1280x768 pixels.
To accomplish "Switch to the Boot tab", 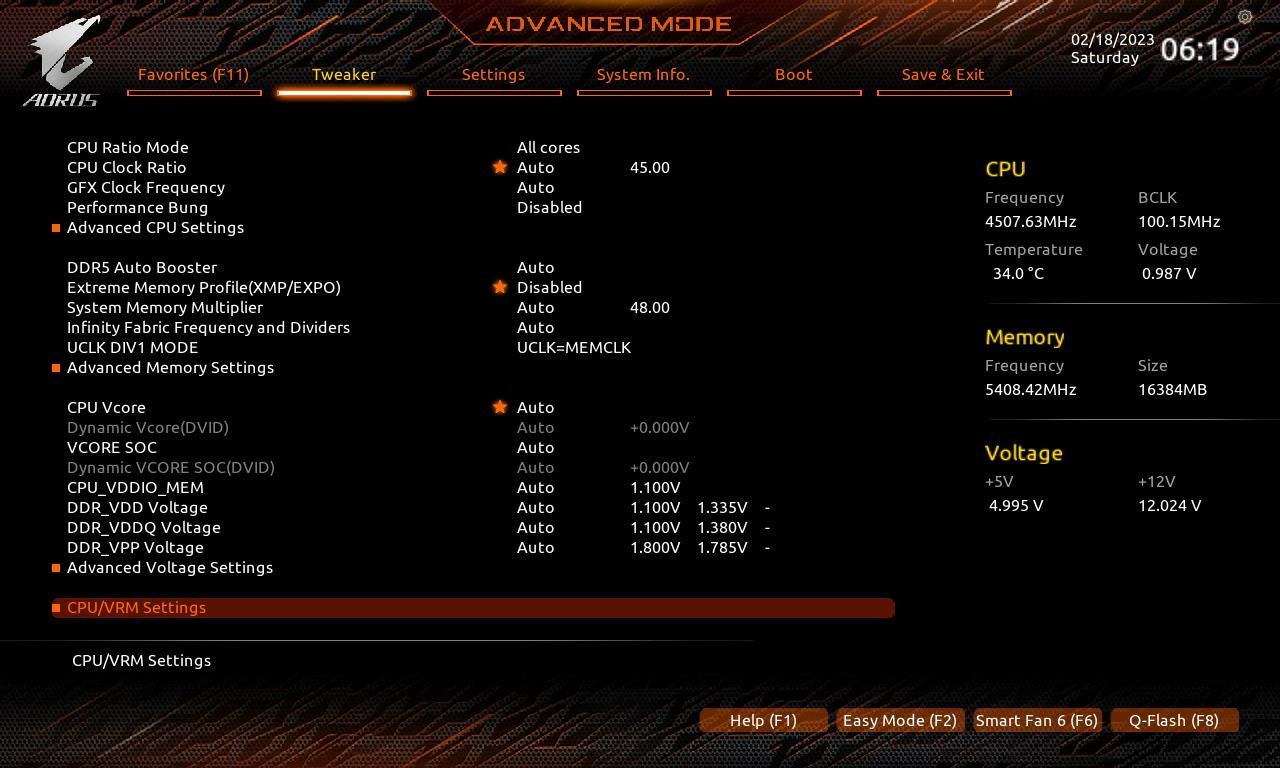I will click(793, 74).
